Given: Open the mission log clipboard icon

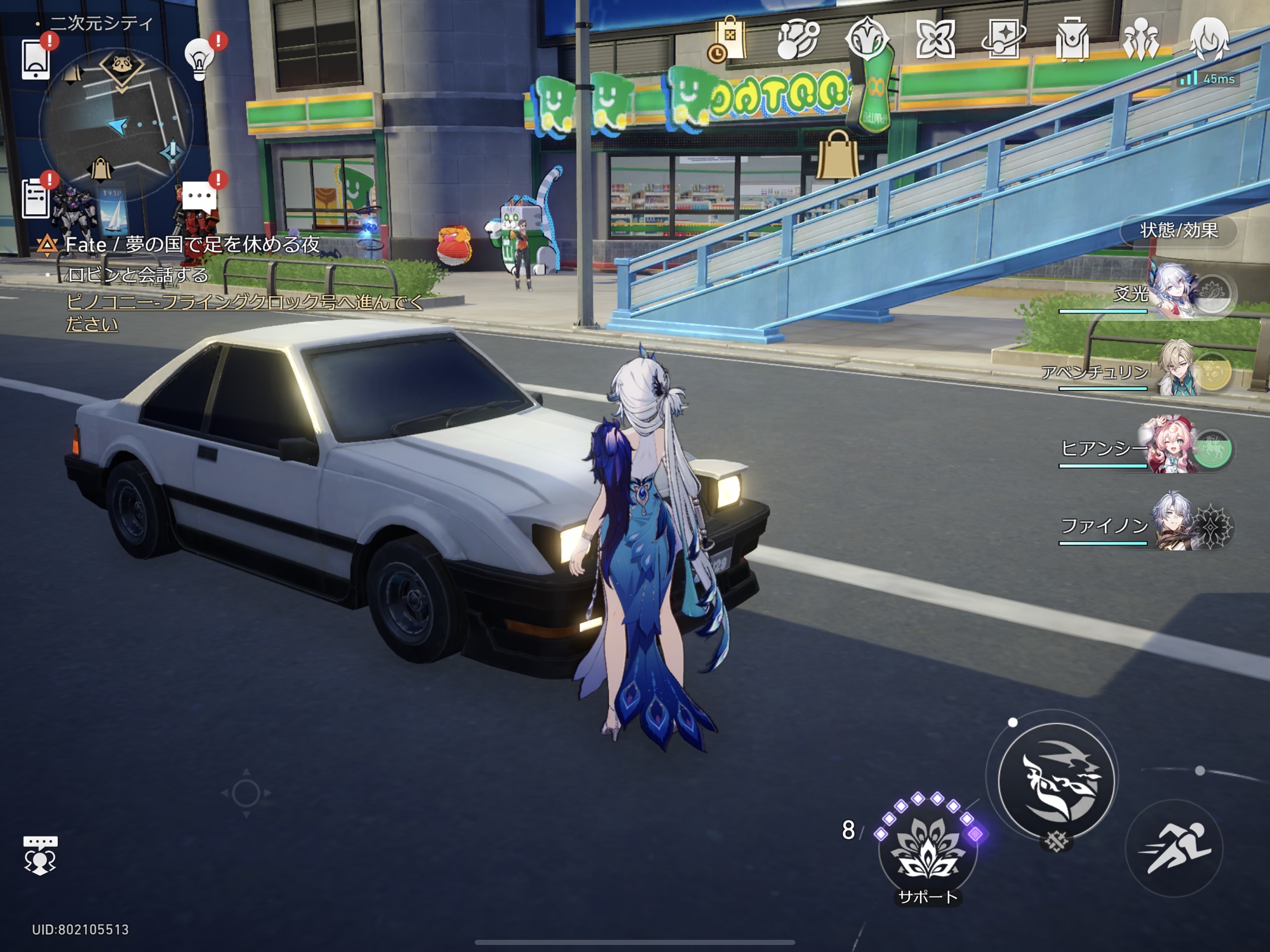Looking at the screenshot, I should coord(36,198).
